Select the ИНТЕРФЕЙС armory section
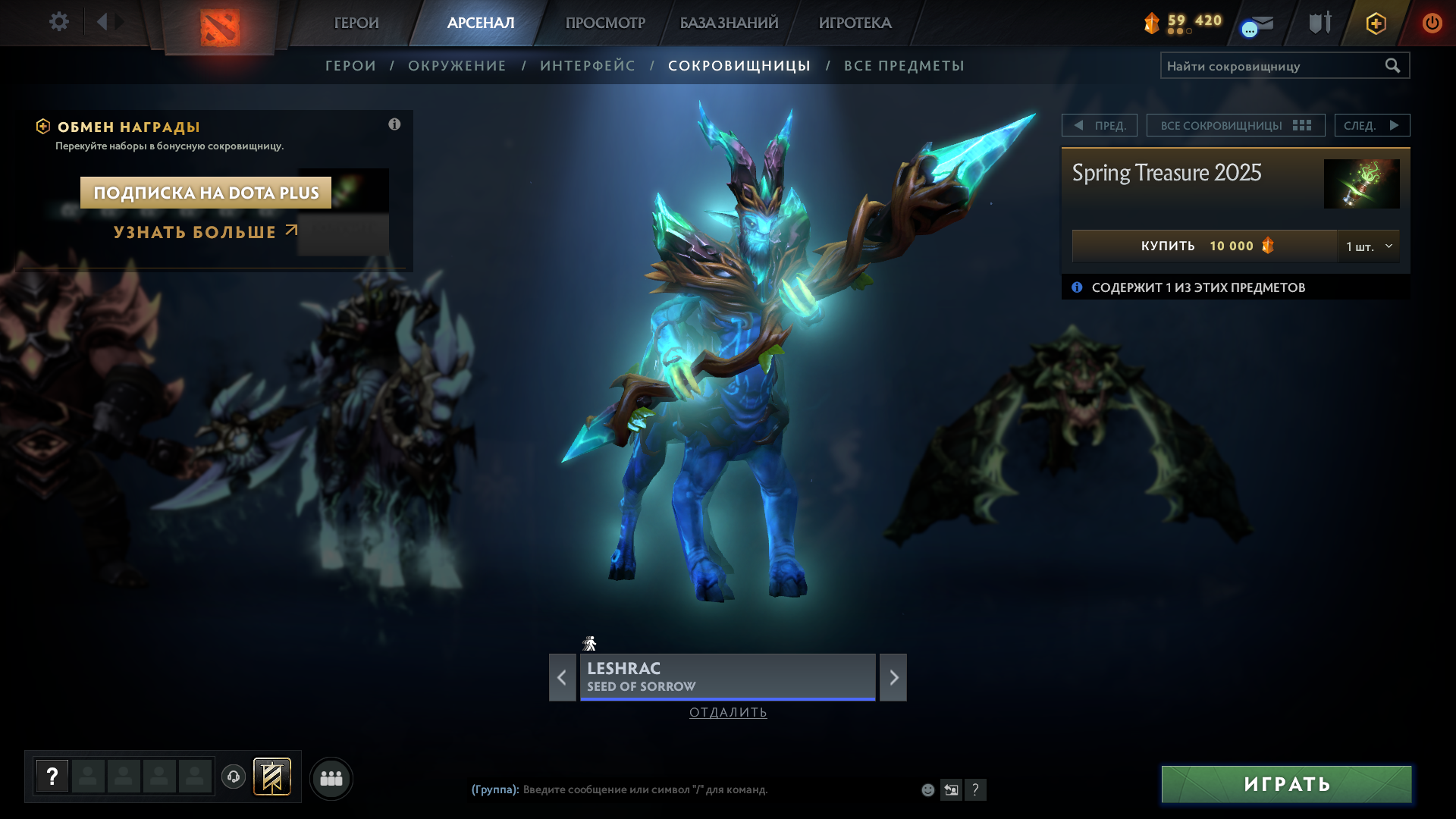 point(588,66)
